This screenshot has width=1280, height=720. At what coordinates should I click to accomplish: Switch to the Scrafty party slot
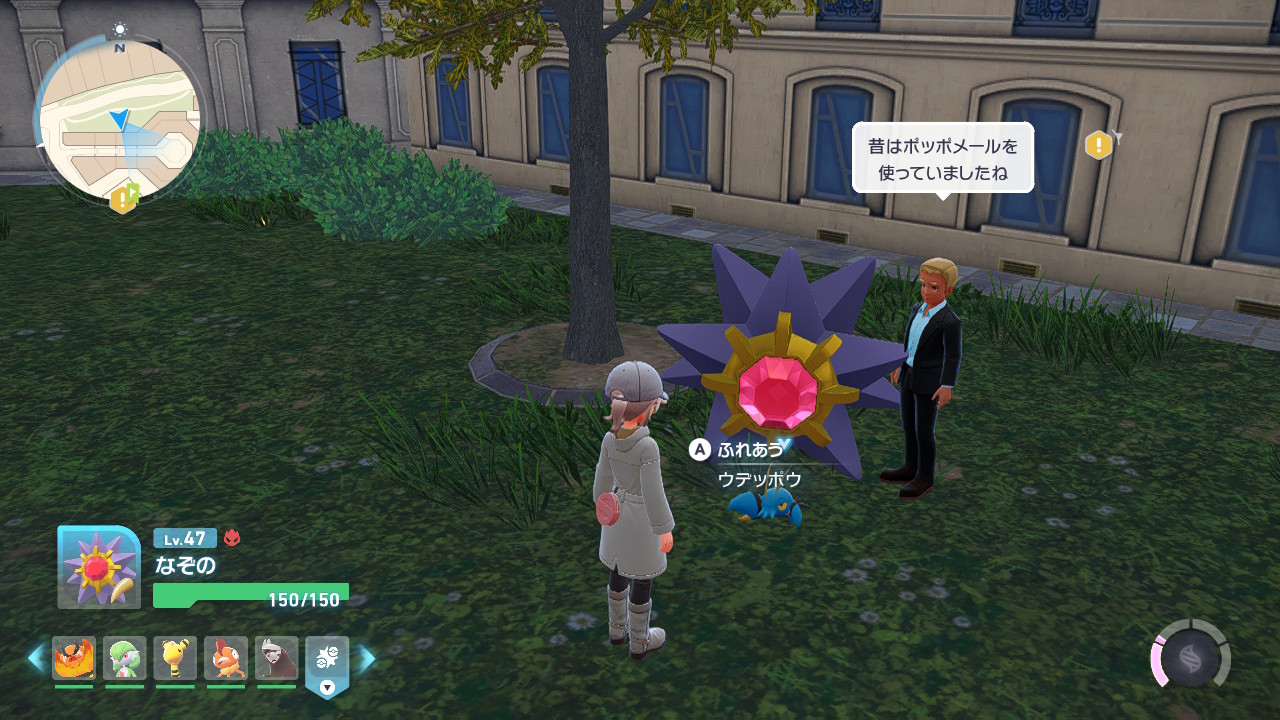coord(226,658)
